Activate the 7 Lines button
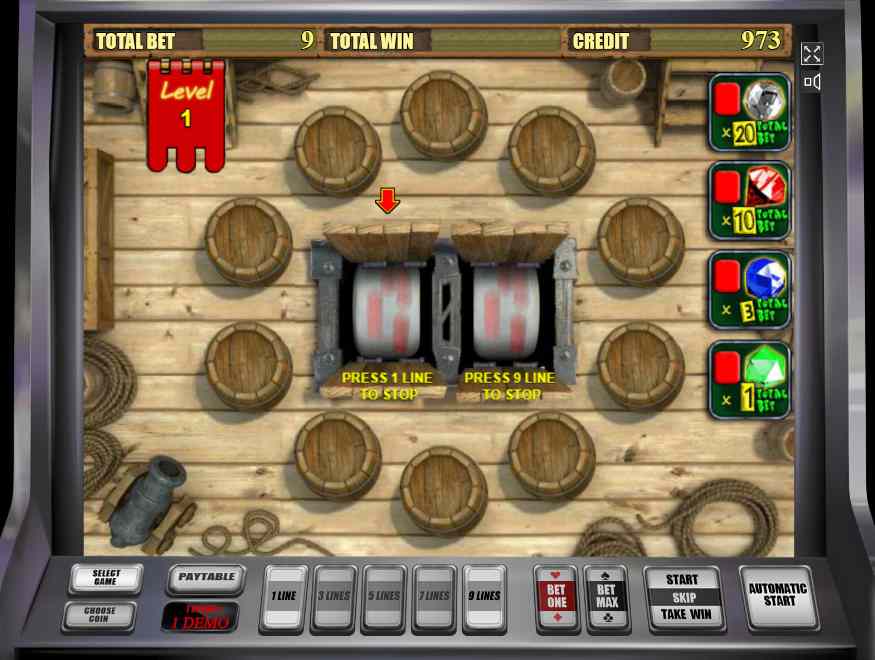This screenshot has width=875, height=660. tap(434, 597)
